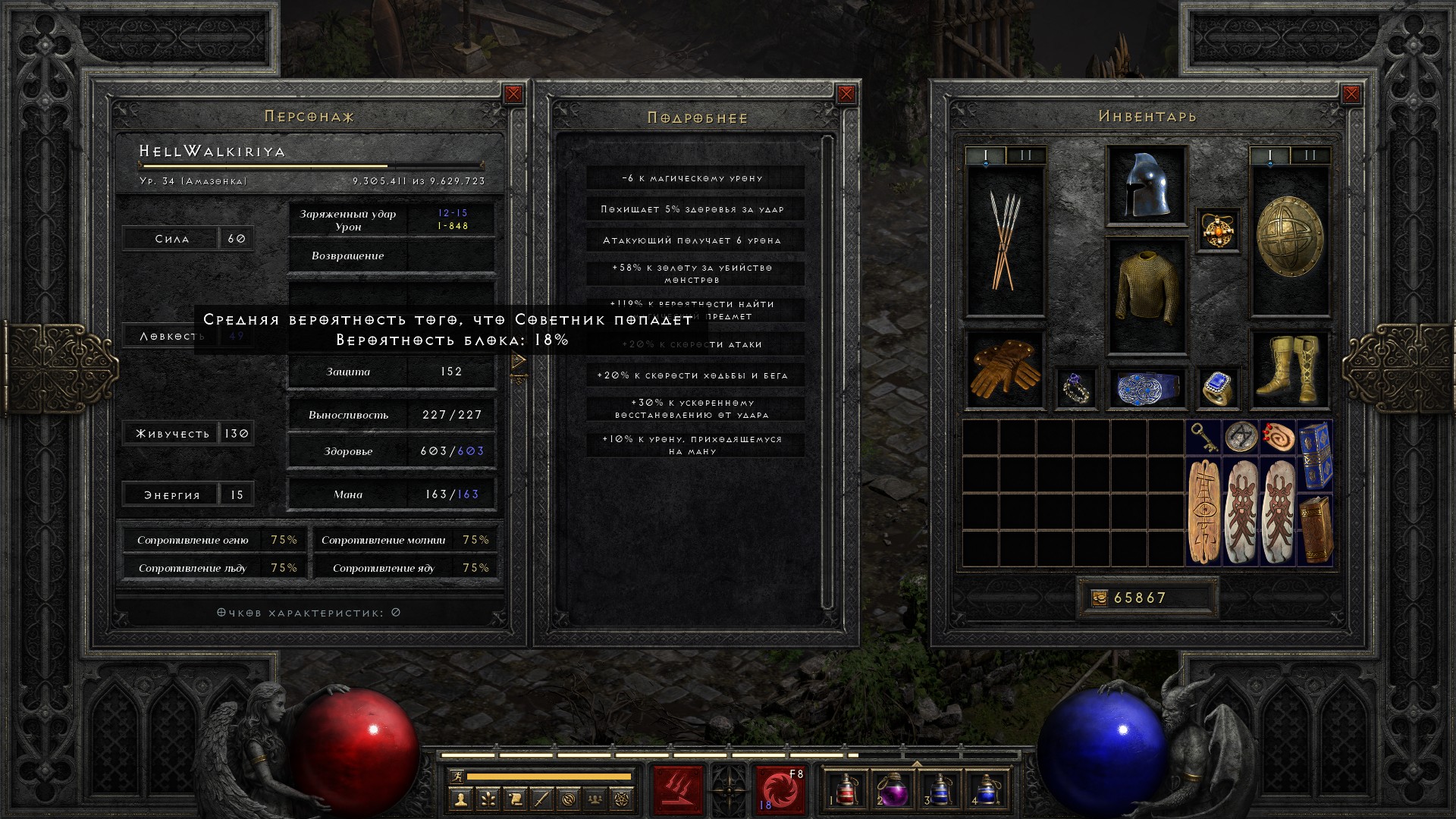Pick up the javelins in weapon slot
The height and width of the screenshot is (819, 1456).
[1005, 240]
